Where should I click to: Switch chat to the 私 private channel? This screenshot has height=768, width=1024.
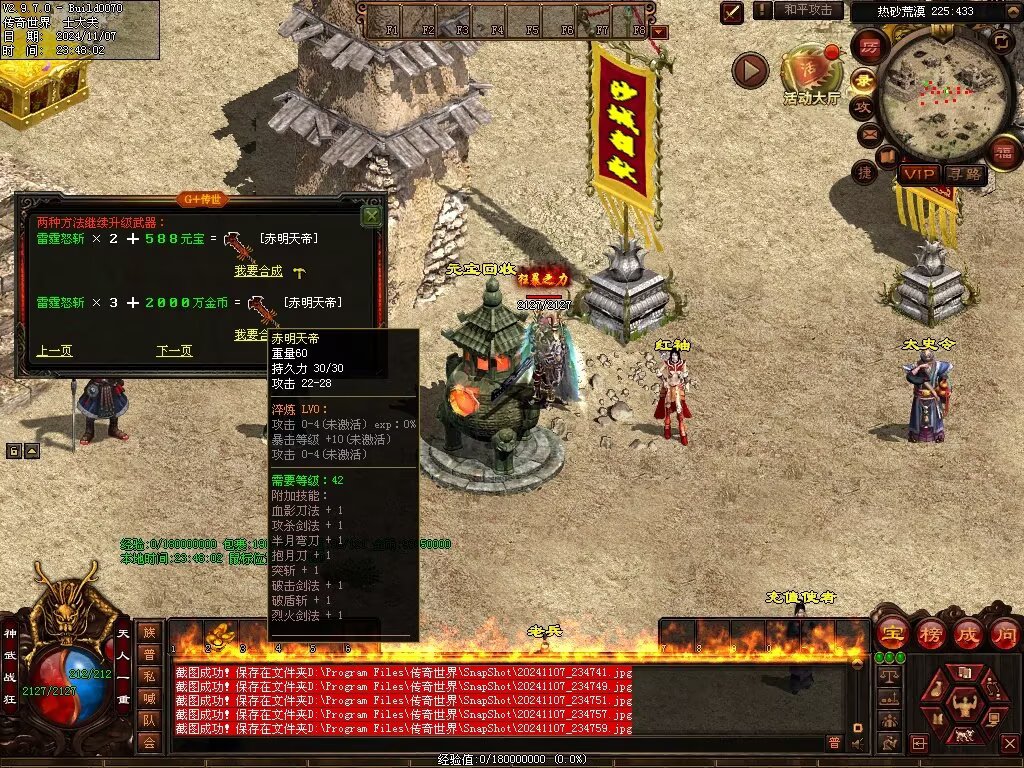tap(149, 676)
